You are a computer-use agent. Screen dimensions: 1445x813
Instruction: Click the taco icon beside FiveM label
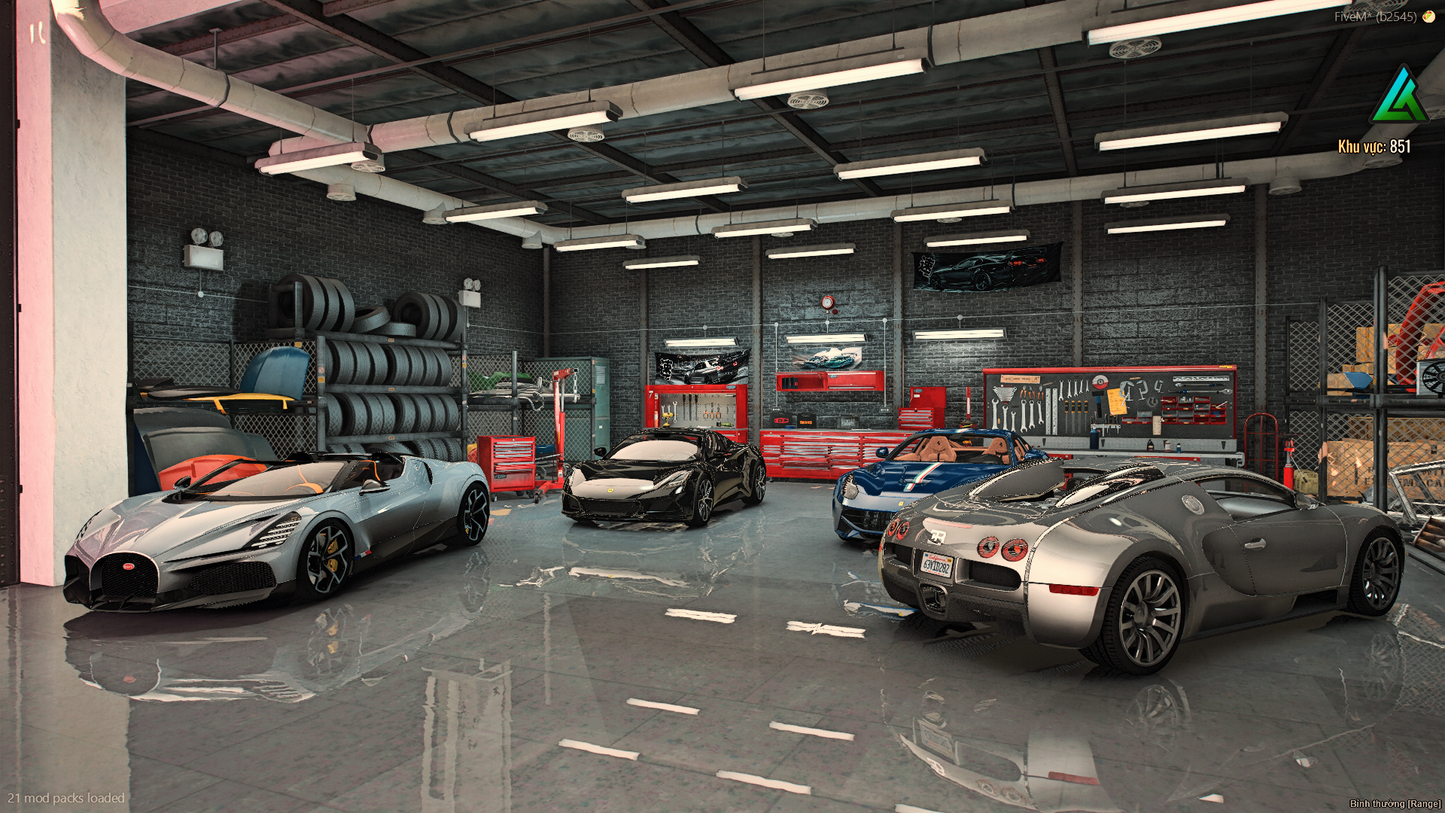(x=1428, y=16)
